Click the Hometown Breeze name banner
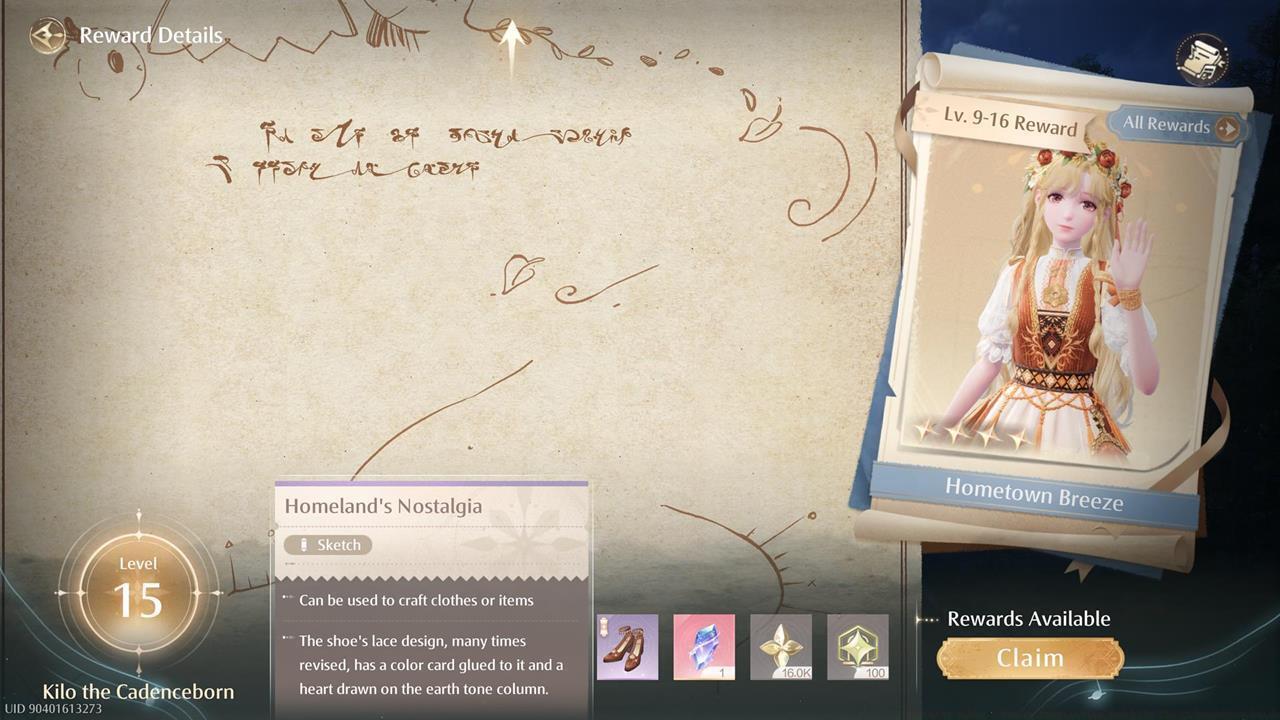The width and height of the screenshot is (1280, 720). click(1035, 492)
